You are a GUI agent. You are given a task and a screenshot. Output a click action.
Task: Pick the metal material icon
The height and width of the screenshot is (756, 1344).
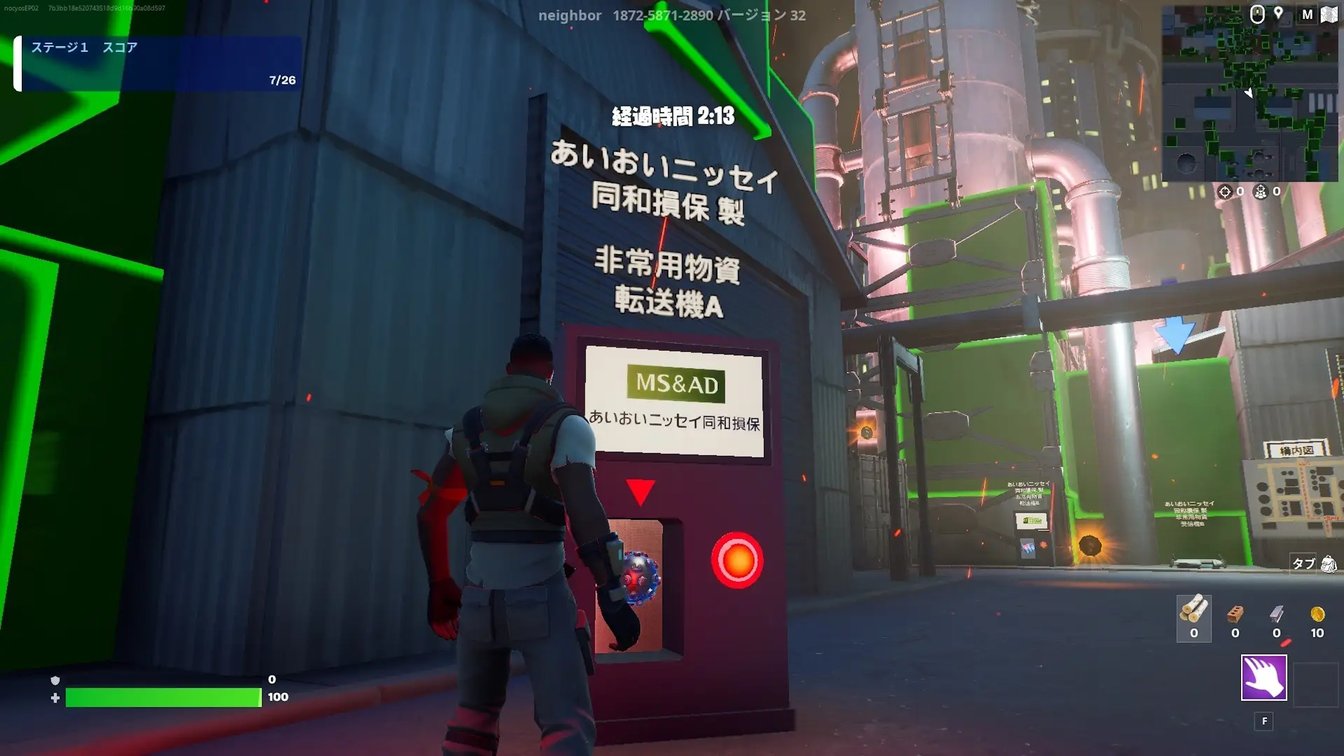coord(1276,613)
